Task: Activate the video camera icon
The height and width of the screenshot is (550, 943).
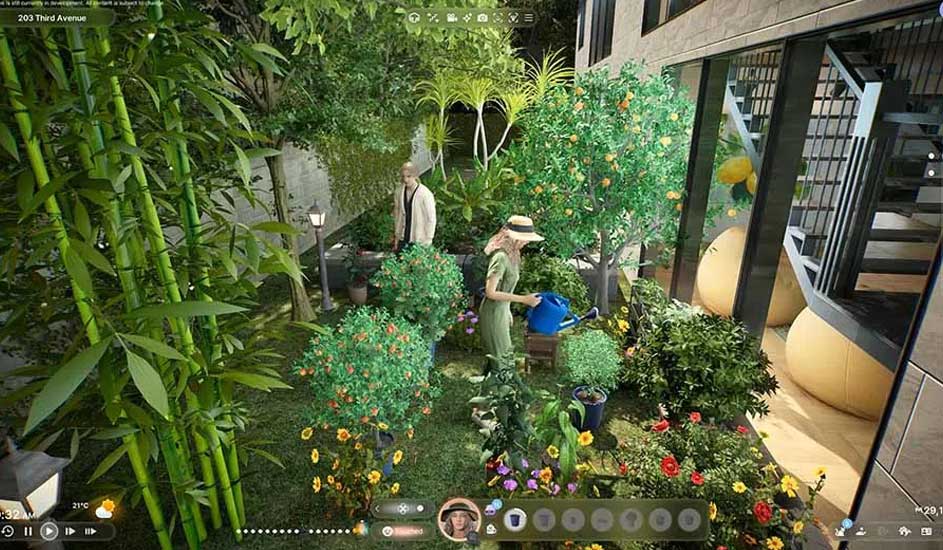Action: [452, 17]
